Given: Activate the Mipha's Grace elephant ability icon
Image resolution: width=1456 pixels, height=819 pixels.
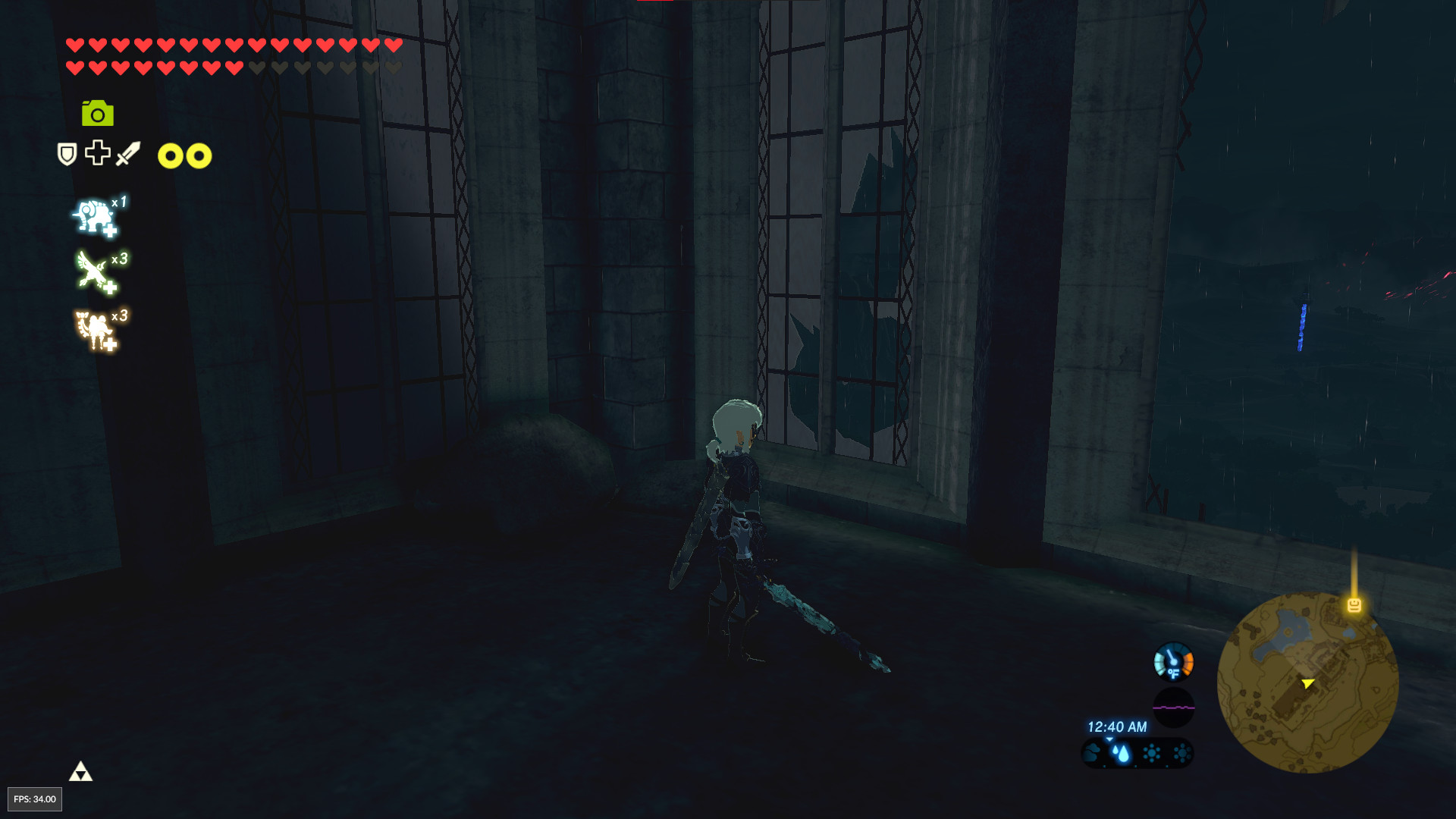Looking at the screenshot, I should tap(93, 218).
